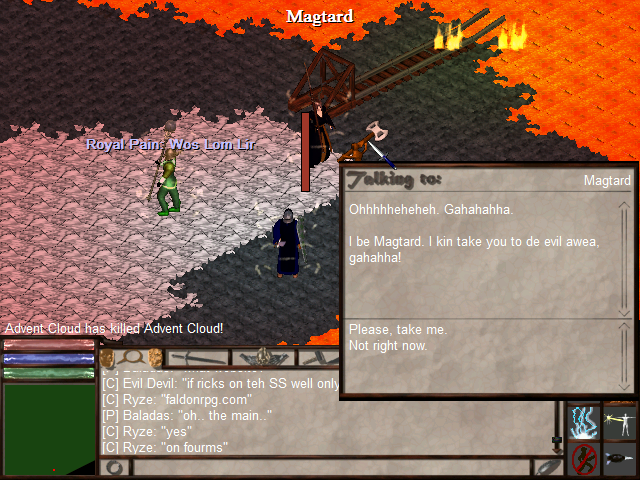Click the Magtard dialogue text scrollbar
This screenshot has height=480, width=640.
(624, 258)
